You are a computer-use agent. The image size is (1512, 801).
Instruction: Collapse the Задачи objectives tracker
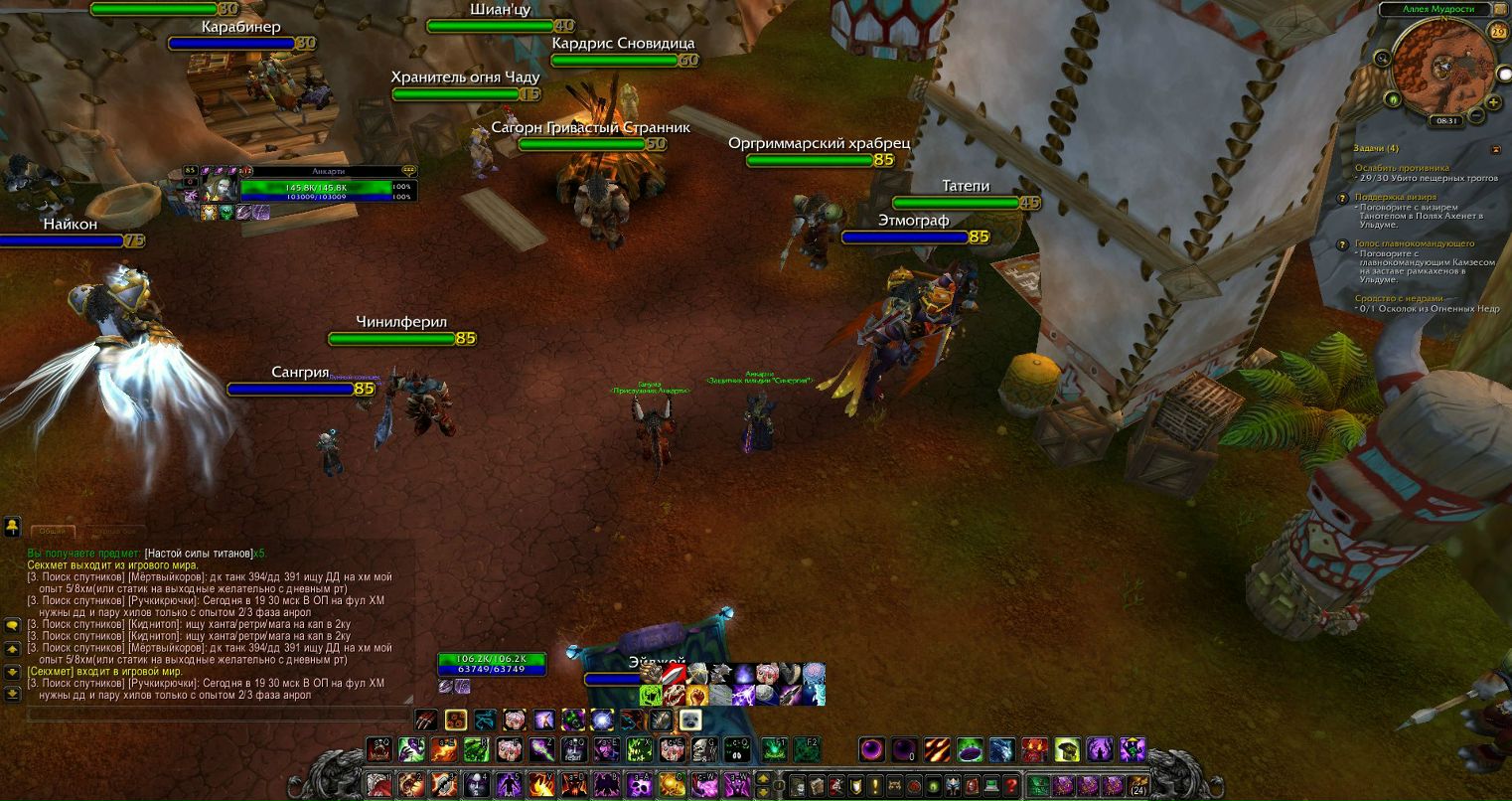tap(1496, 149)
